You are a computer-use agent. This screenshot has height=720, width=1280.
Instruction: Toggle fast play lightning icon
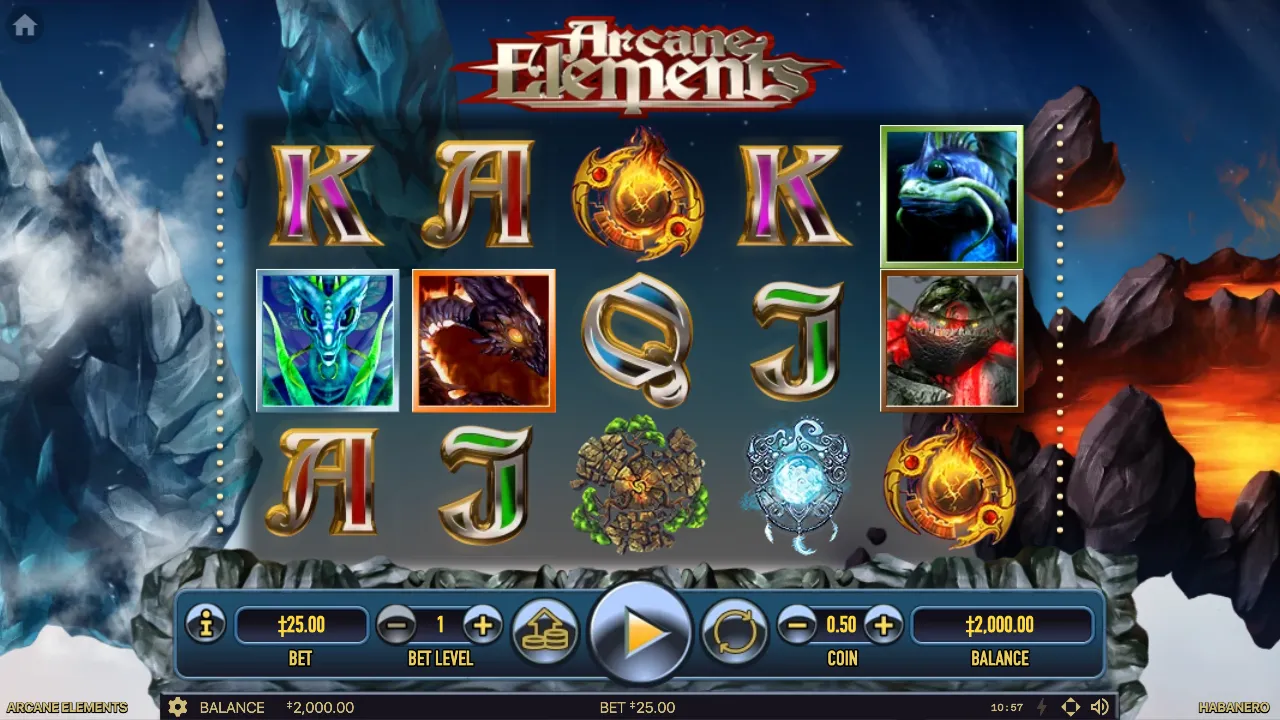[x=1040, y=707]
